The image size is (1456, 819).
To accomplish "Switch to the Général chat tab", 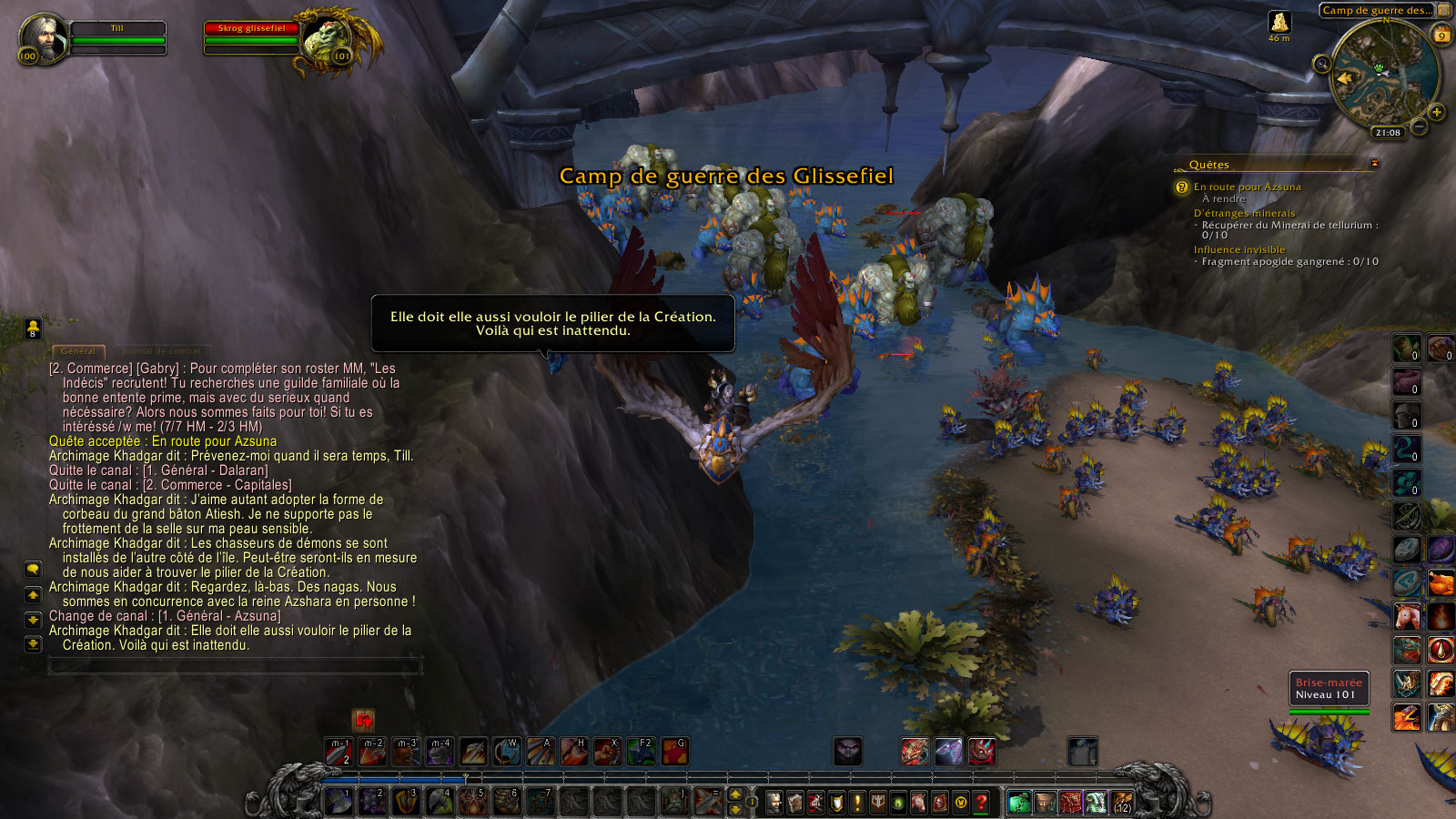I will tap(77, 351).
